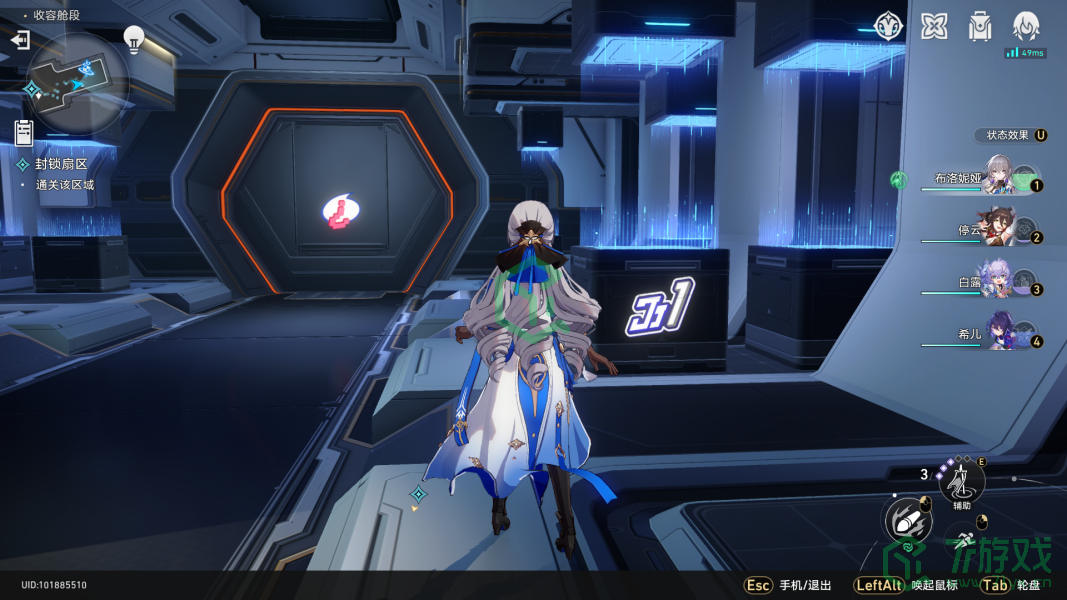Image resolution: width=1067 pixels, height=600 pixels.
Task: Switch to party member 停云
Action: (x=999, y=231)
